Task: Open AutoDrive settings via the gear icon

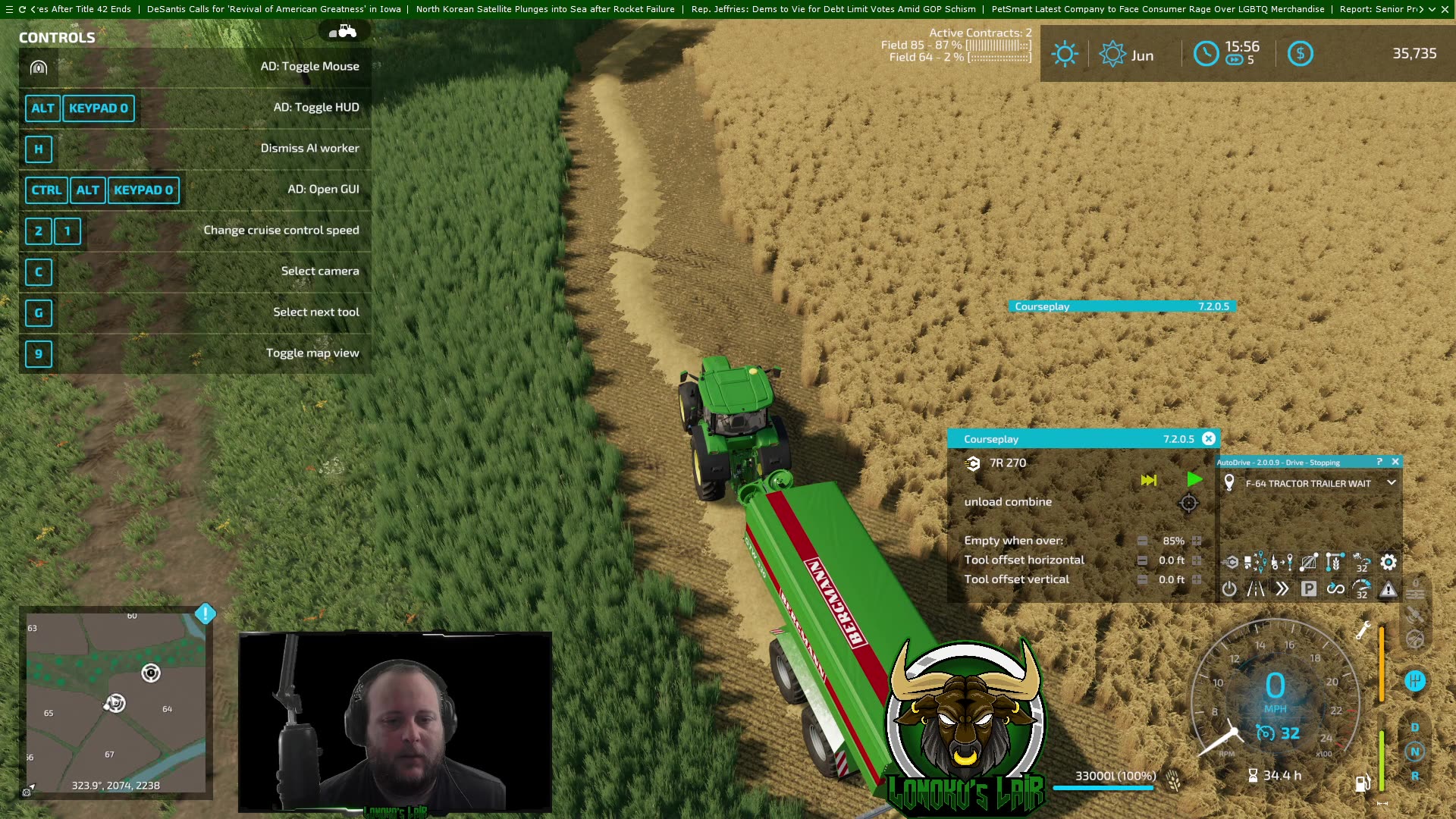Action: pyautogui.click(x=1388, y=563)
